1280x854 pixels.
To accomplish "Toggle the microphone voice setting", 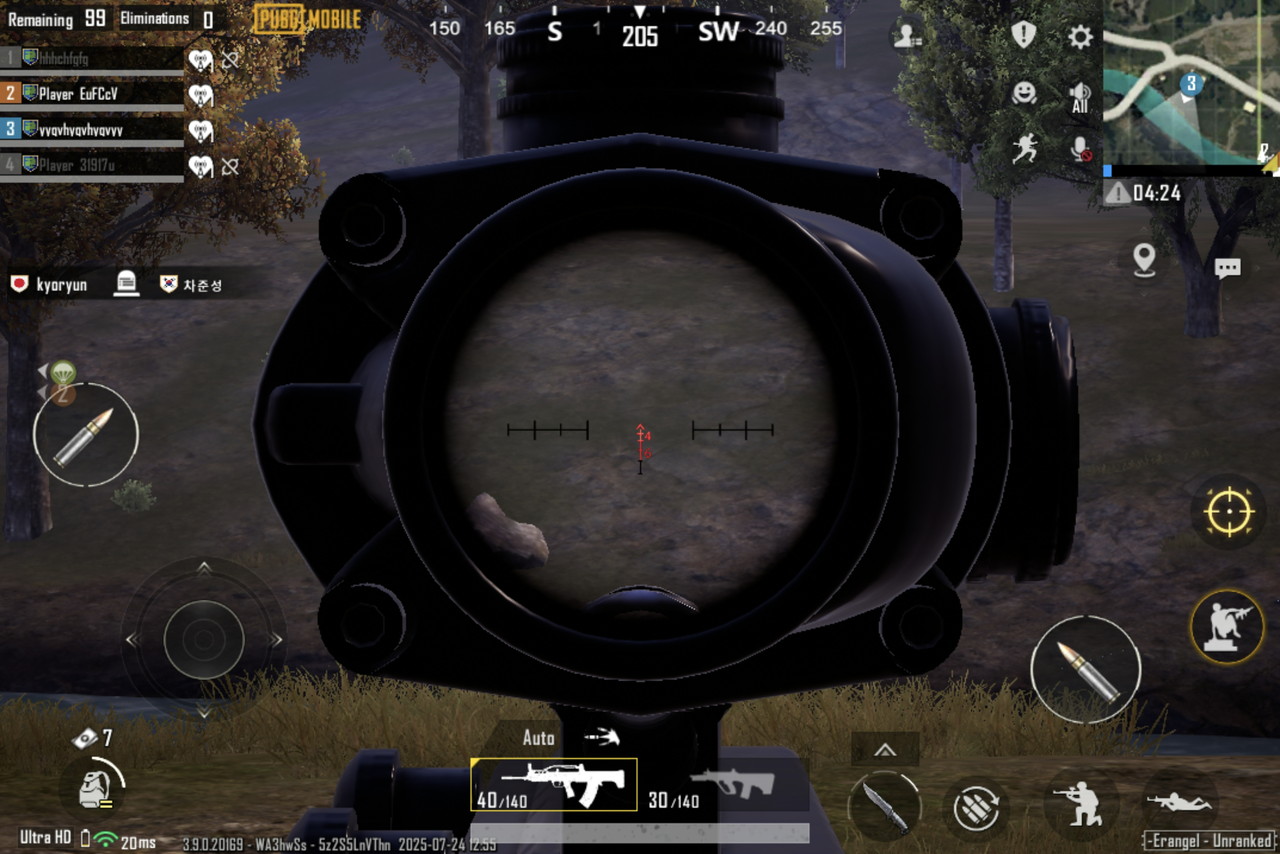I will pos(1080,150).
